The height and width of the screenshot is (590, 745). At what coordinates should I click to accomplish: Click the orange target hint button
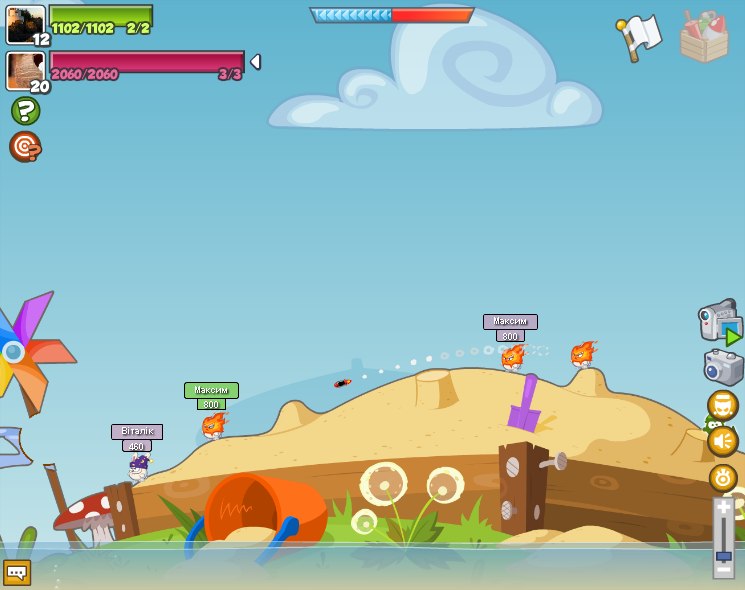[x=25, y=147]
